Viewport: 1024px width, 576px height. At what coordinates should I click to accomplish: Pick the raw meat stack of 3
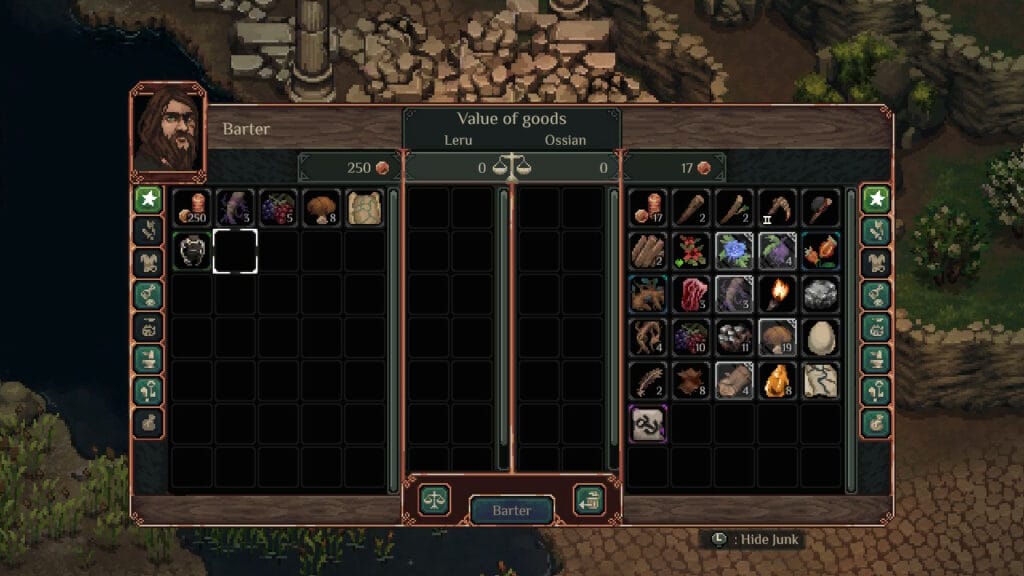pyautogui.click(x=690, y=294)
